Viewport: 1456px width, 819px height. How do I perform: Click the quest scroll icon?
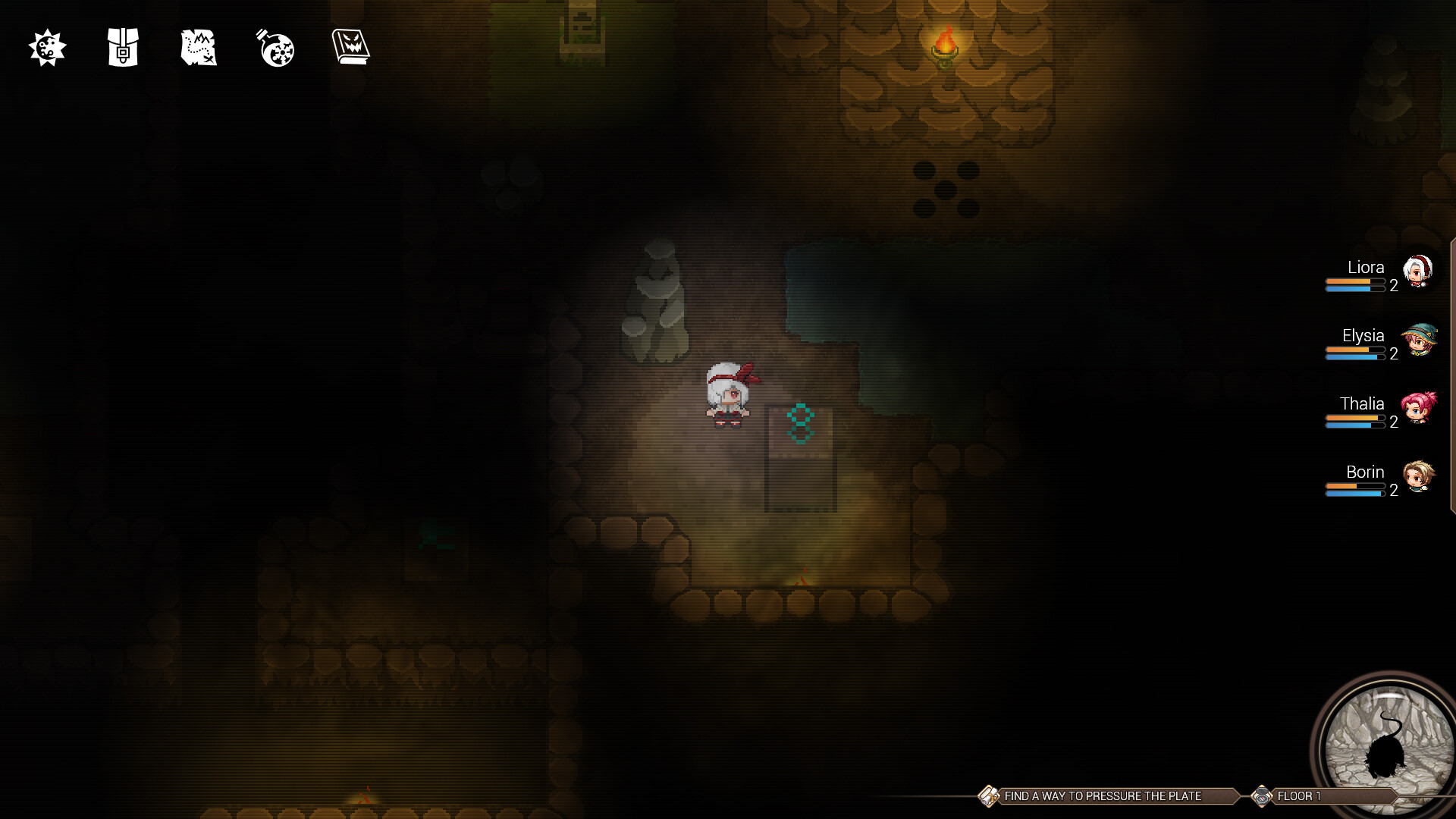(988, 796)
